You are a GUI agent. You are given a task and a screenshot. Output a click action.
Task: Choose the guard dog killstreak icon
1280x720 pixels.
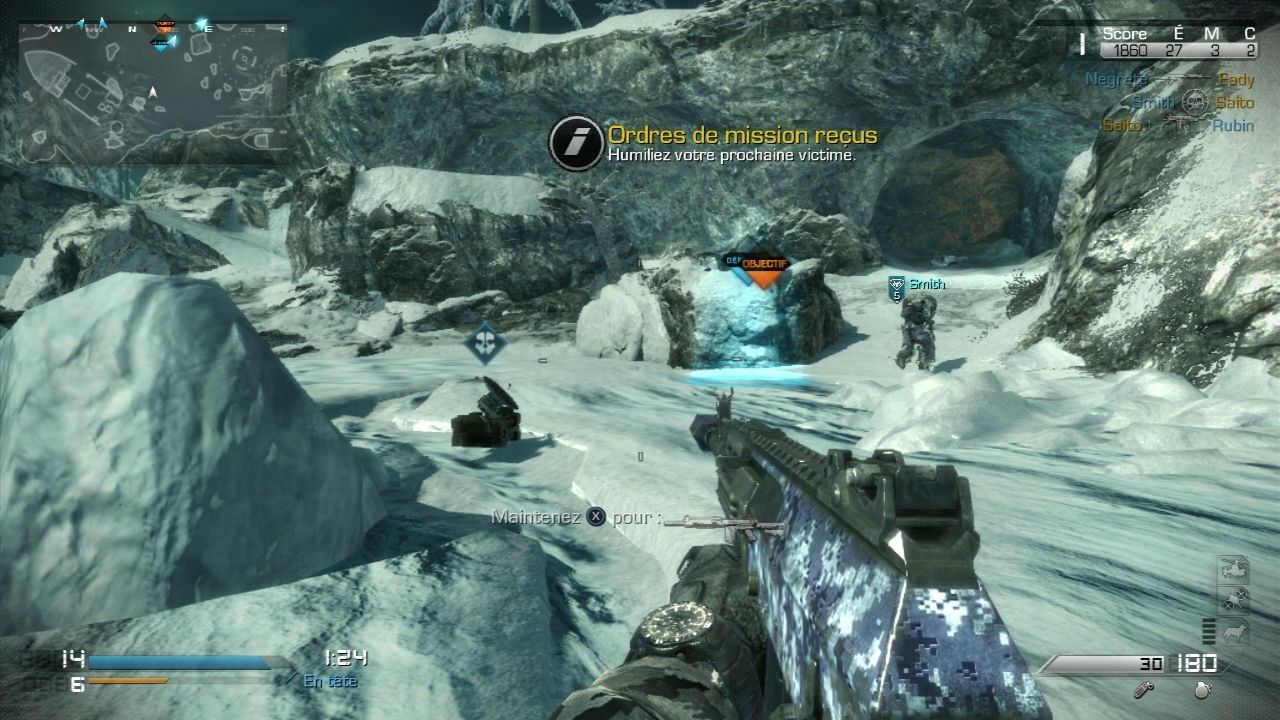pyautogui.click(x=1236, y=631)
